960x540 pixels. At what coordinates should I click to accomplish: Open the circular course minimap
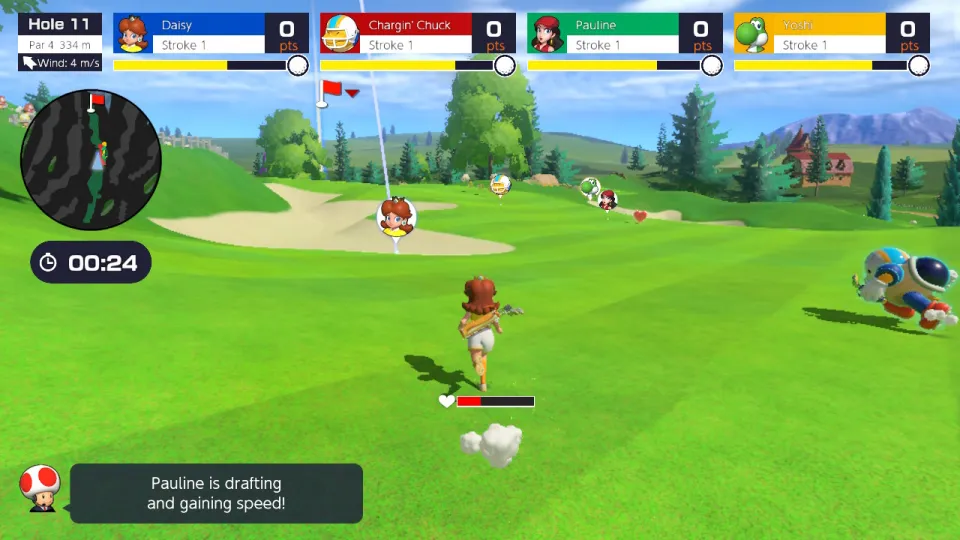coord(91,160)
